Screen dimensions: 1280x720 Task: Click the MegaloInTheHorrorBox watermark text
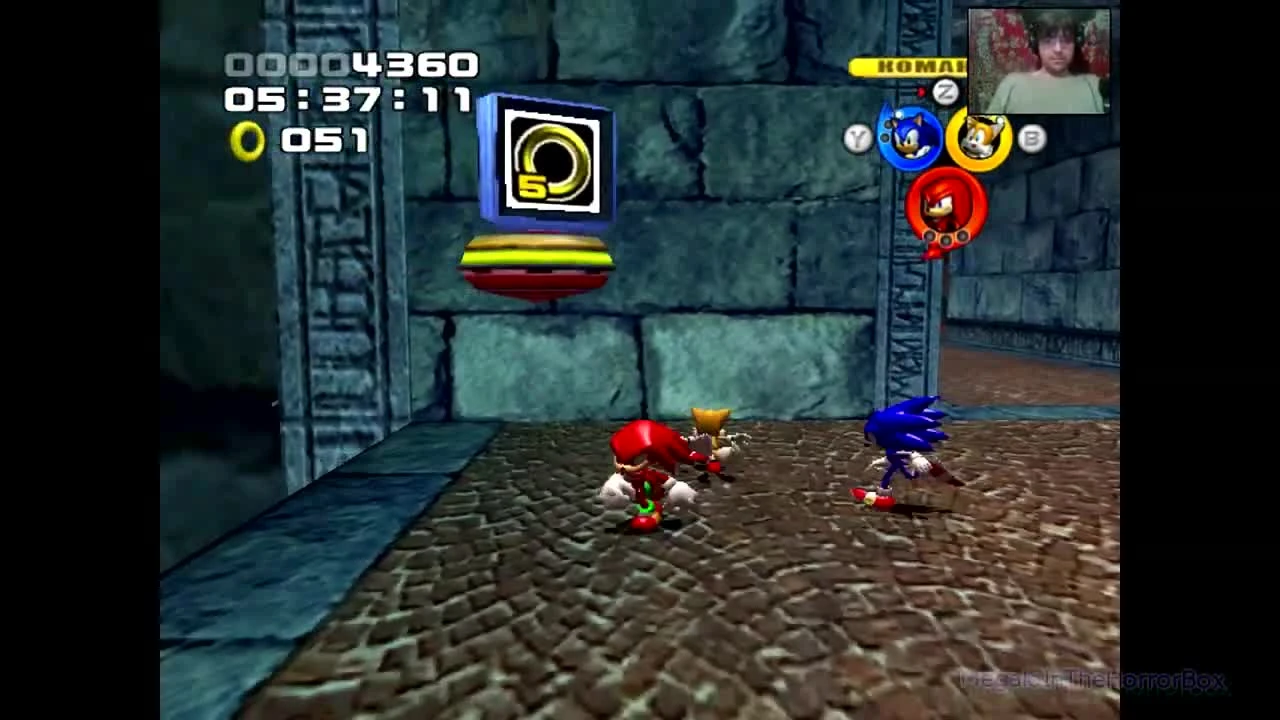click(1090, 683)
